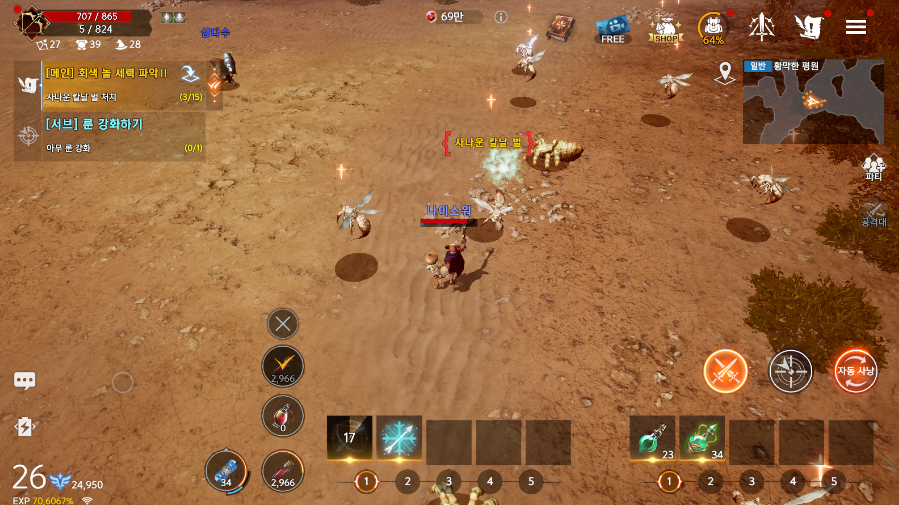The height and width of the screenshot is (505, 899).
Task: Open the 파티 party panel
Action: tap(874, 167)
